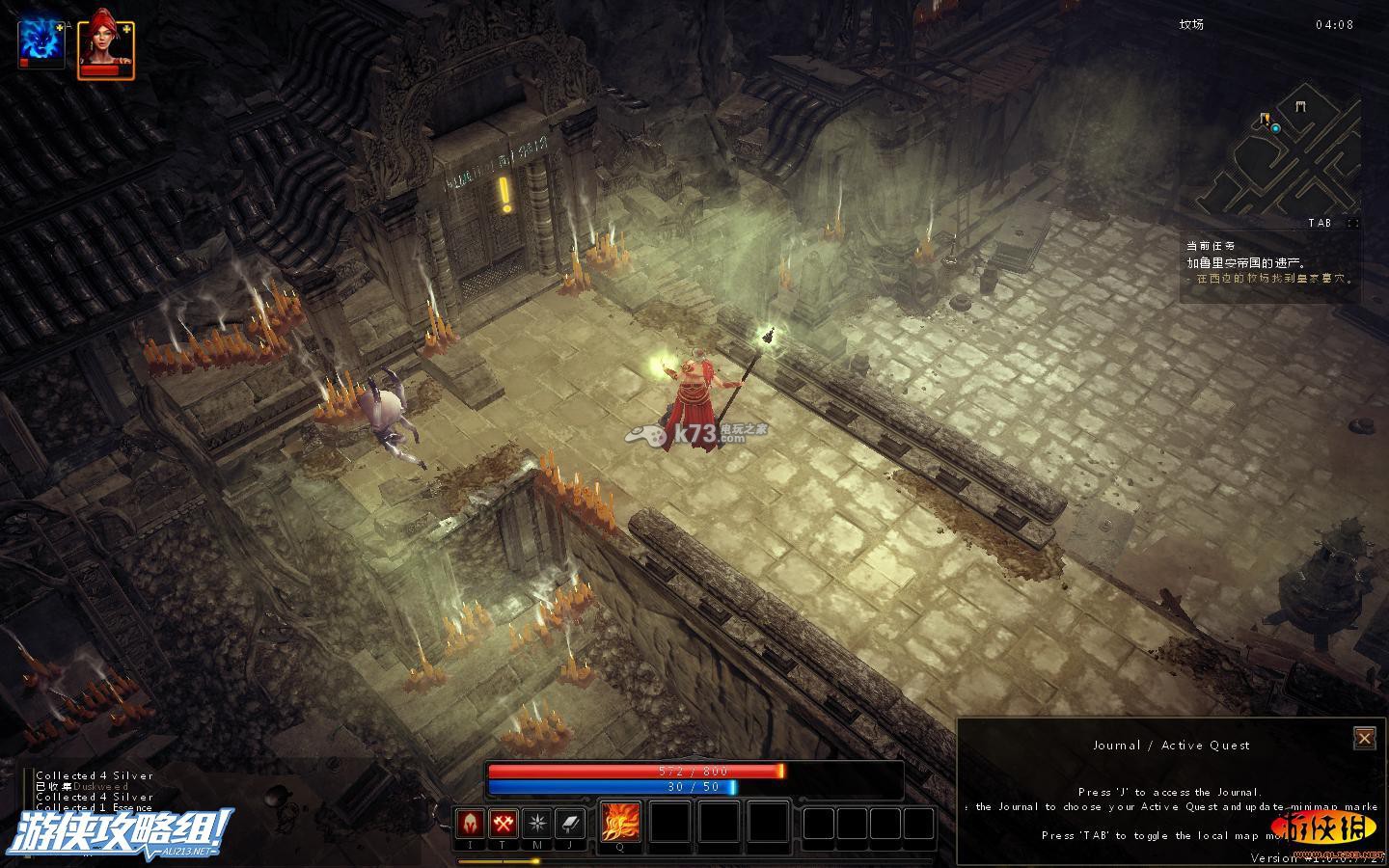
Task: Open the map via the compass star icon
Action: [536, 824]
